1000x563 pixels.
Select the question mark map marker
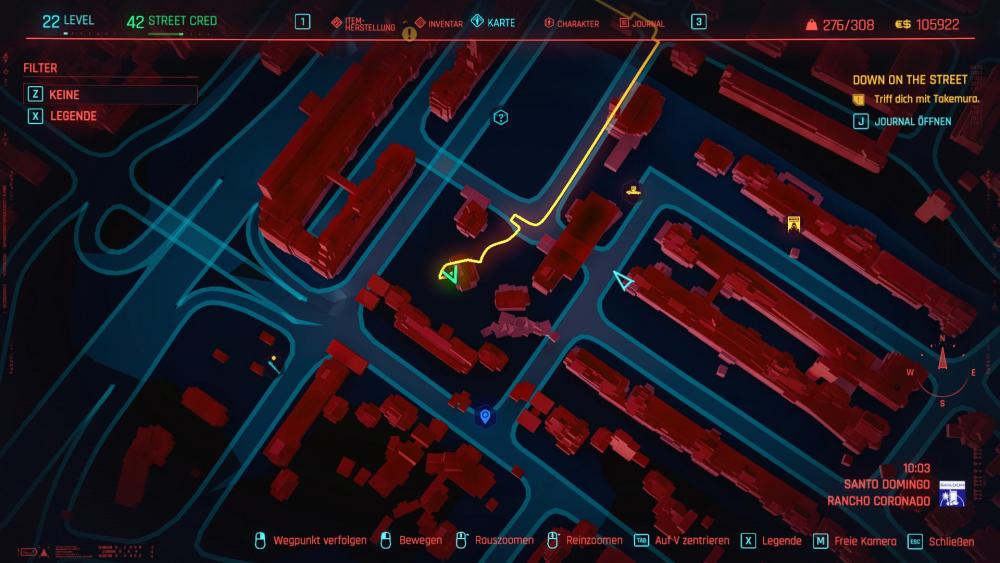[501, 118]
